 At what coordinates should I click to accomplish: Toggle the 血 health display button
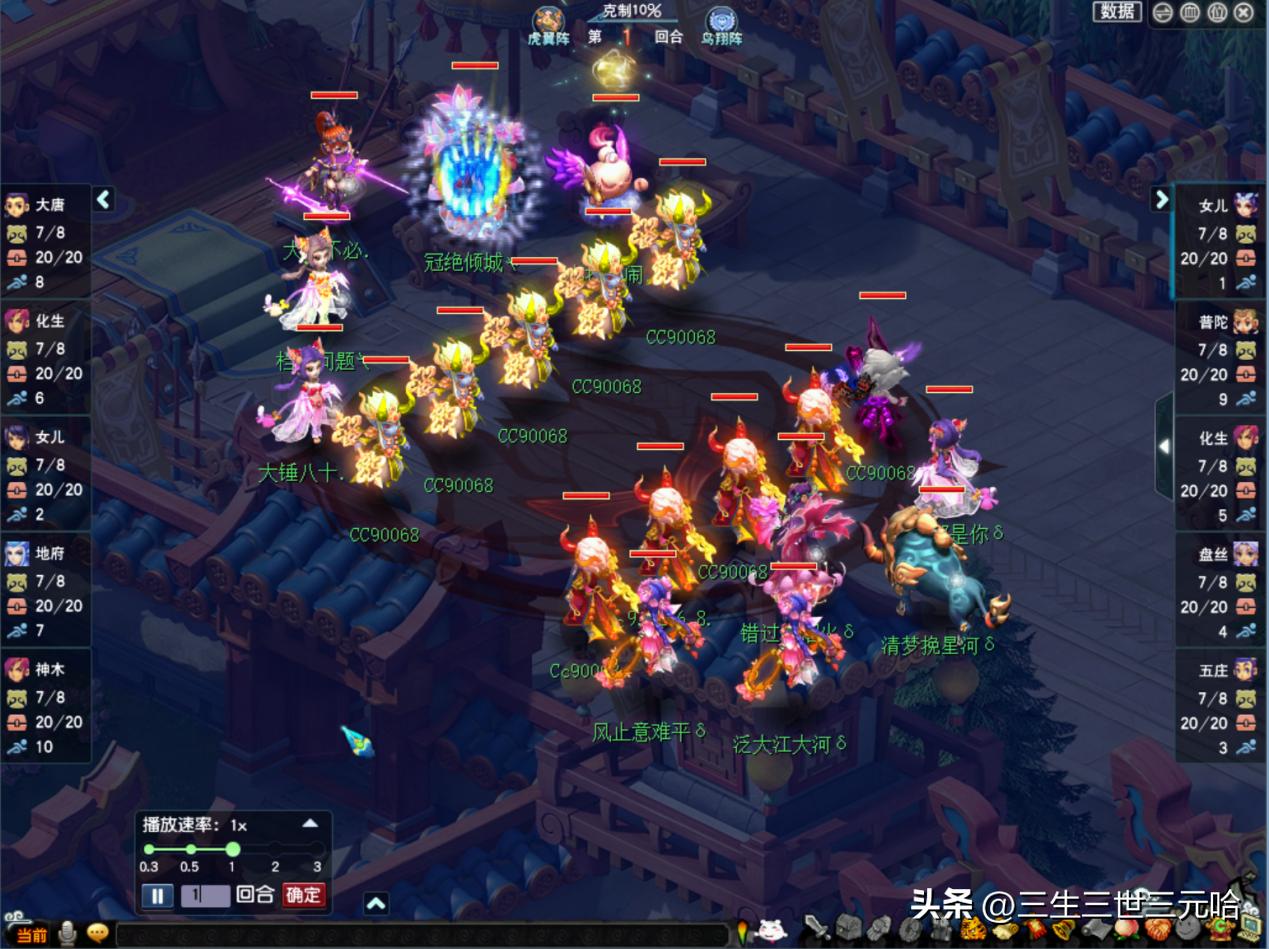coord(1190,13)
